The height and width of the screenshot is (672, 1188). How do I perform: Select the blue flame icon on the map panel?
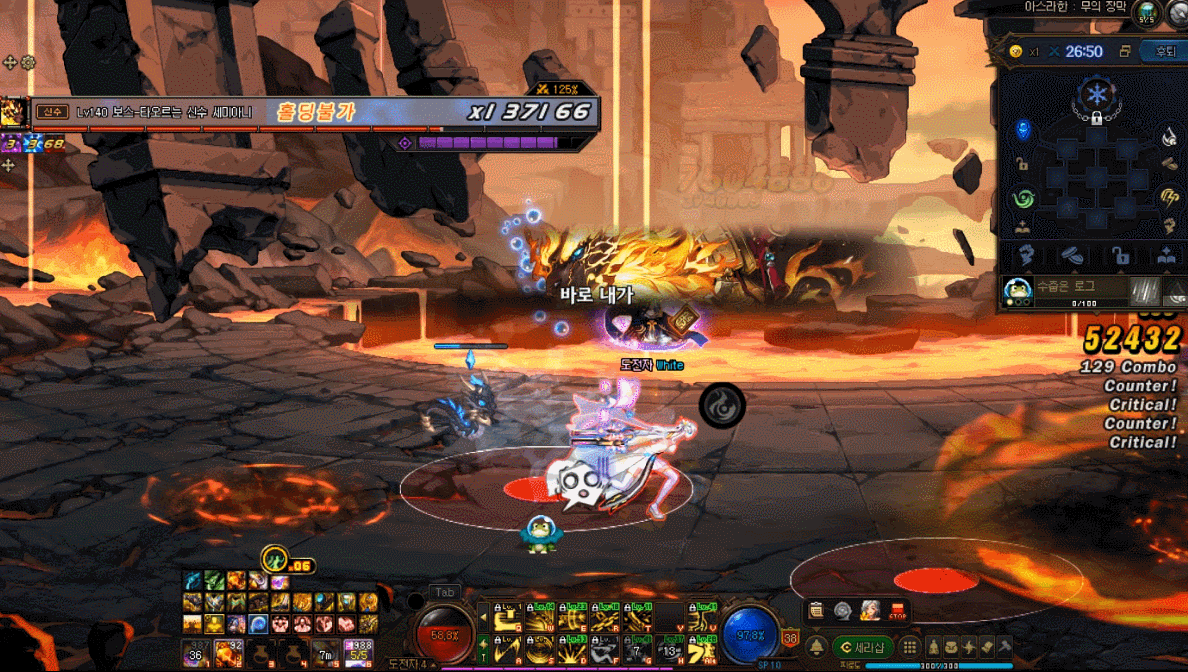1022,130
